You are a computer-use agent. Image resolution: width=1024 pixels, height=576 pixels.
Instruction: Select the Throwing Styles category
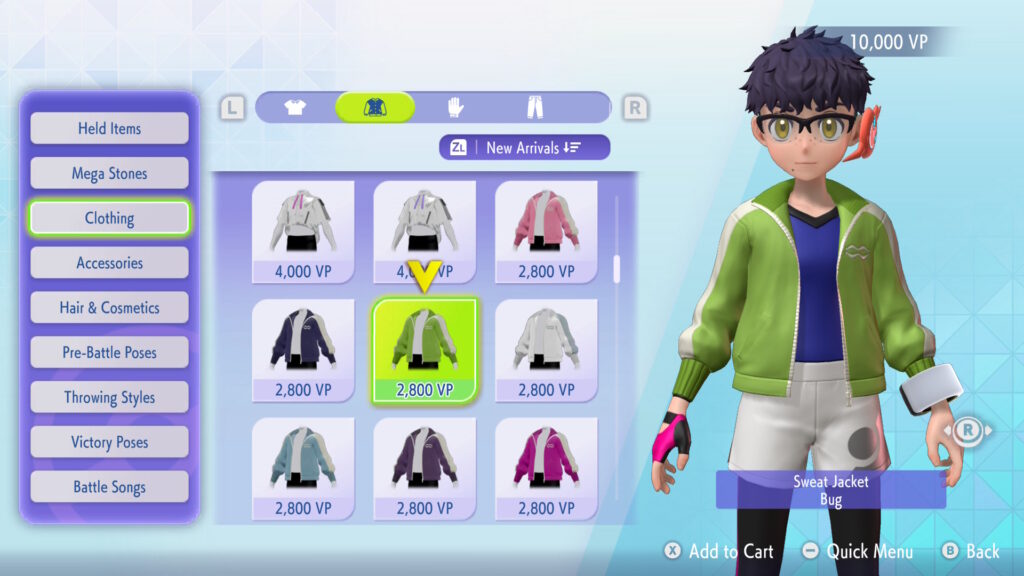click(x=109, y=397)
